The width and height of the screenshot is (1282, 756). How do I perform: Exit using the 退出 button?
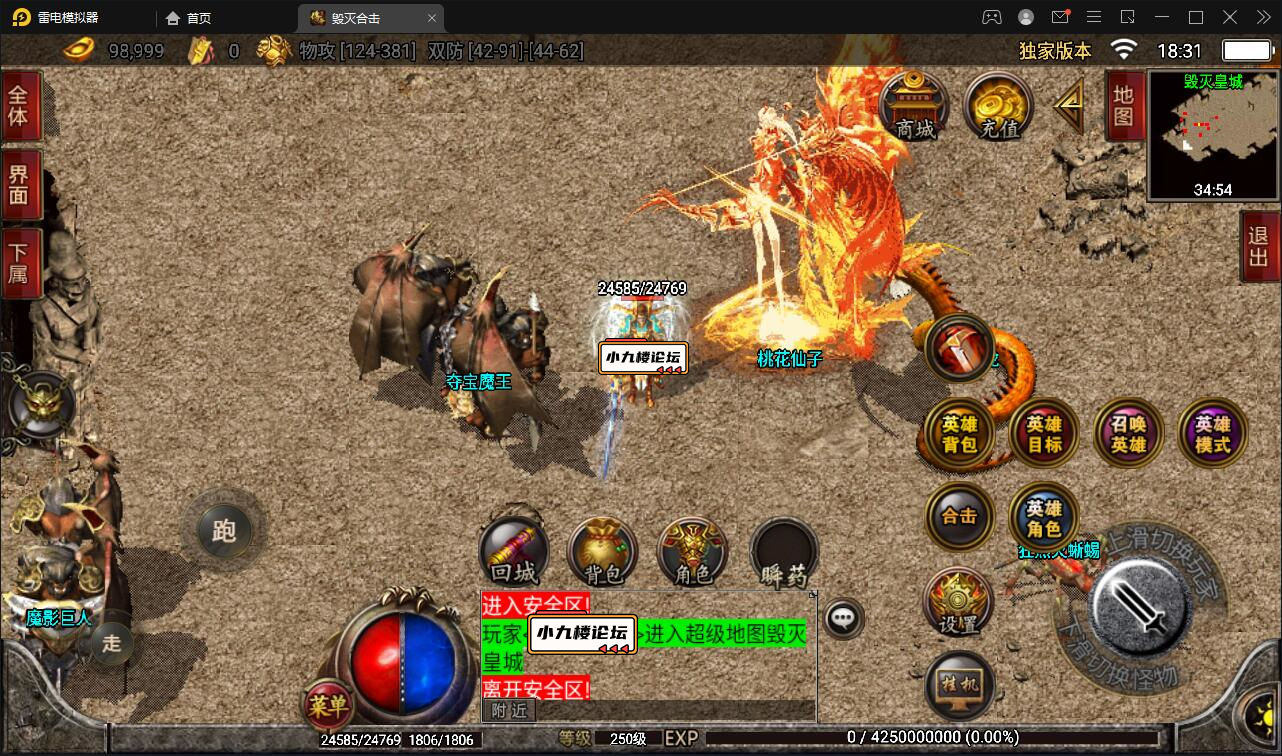(x=1259, y=247)
